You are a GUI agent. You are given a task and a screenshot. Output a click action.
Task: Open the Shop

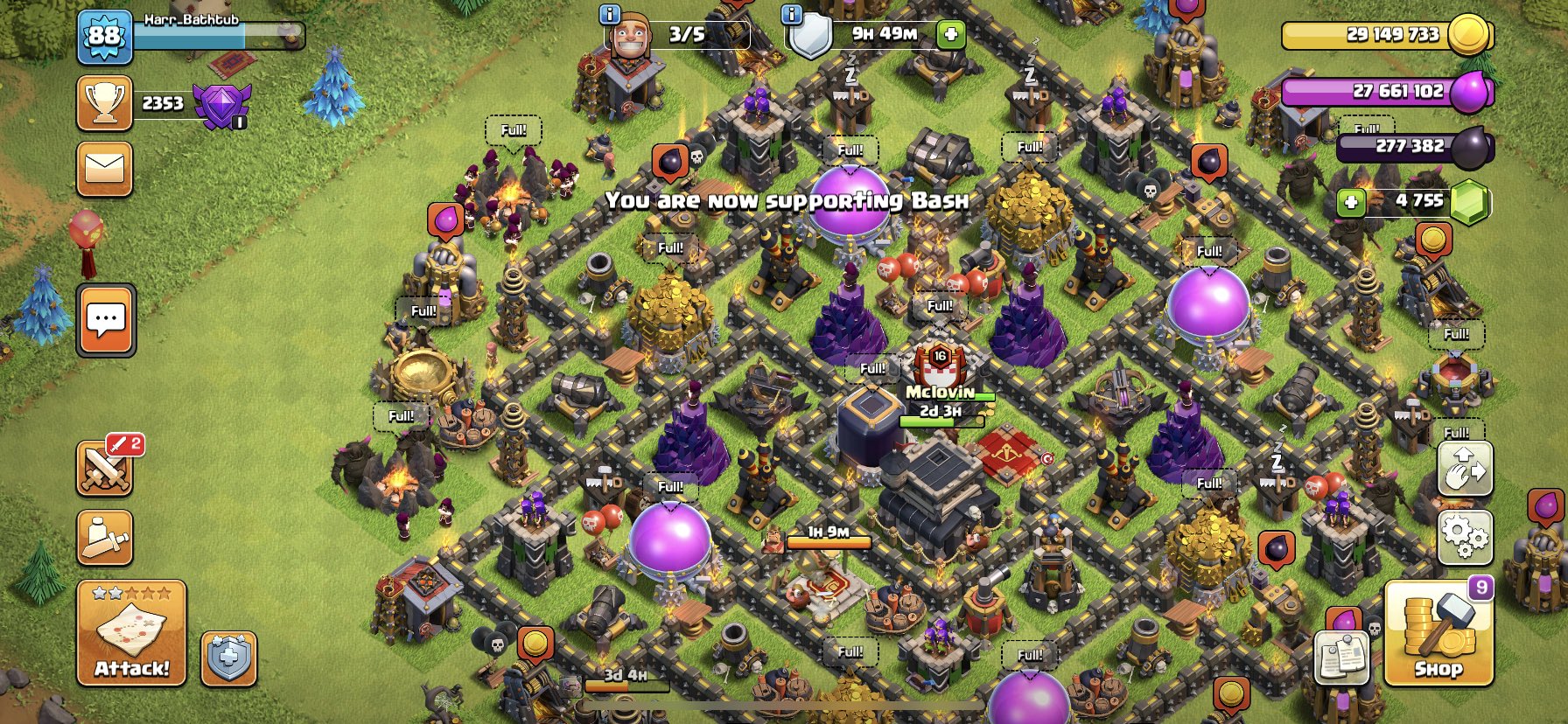(x=1438, y=633)
